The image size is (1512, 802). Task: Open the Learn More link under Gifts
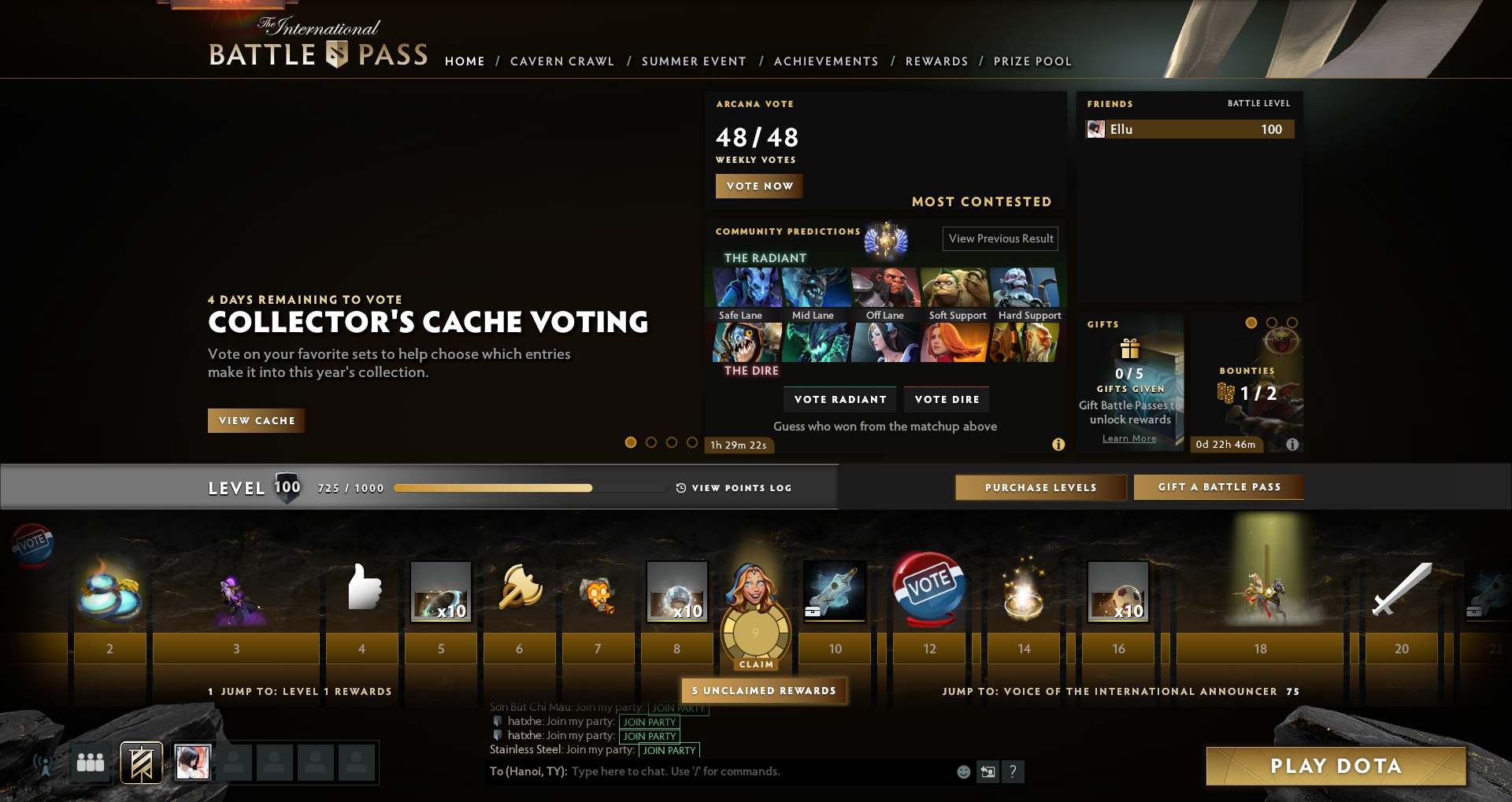1129,438
